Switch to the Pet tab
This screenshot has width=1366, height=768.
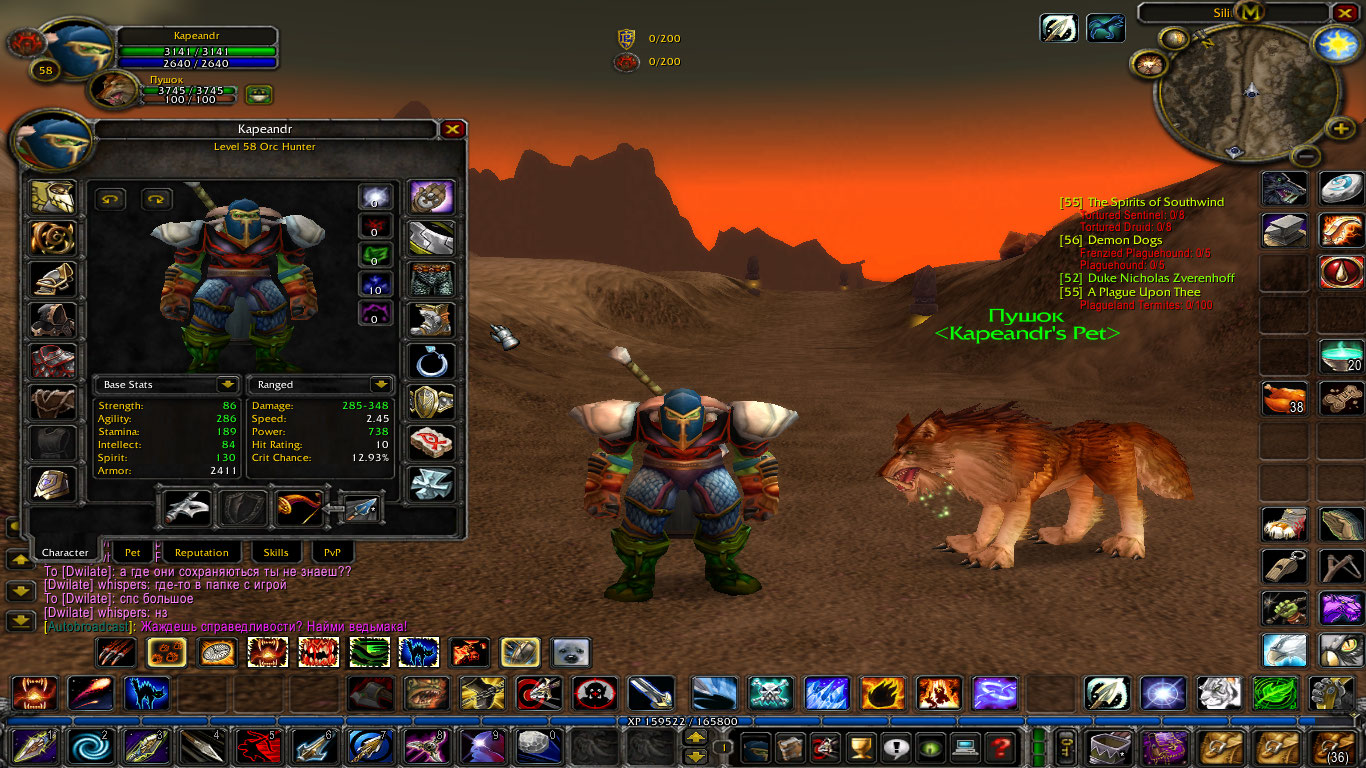point(133,552)
